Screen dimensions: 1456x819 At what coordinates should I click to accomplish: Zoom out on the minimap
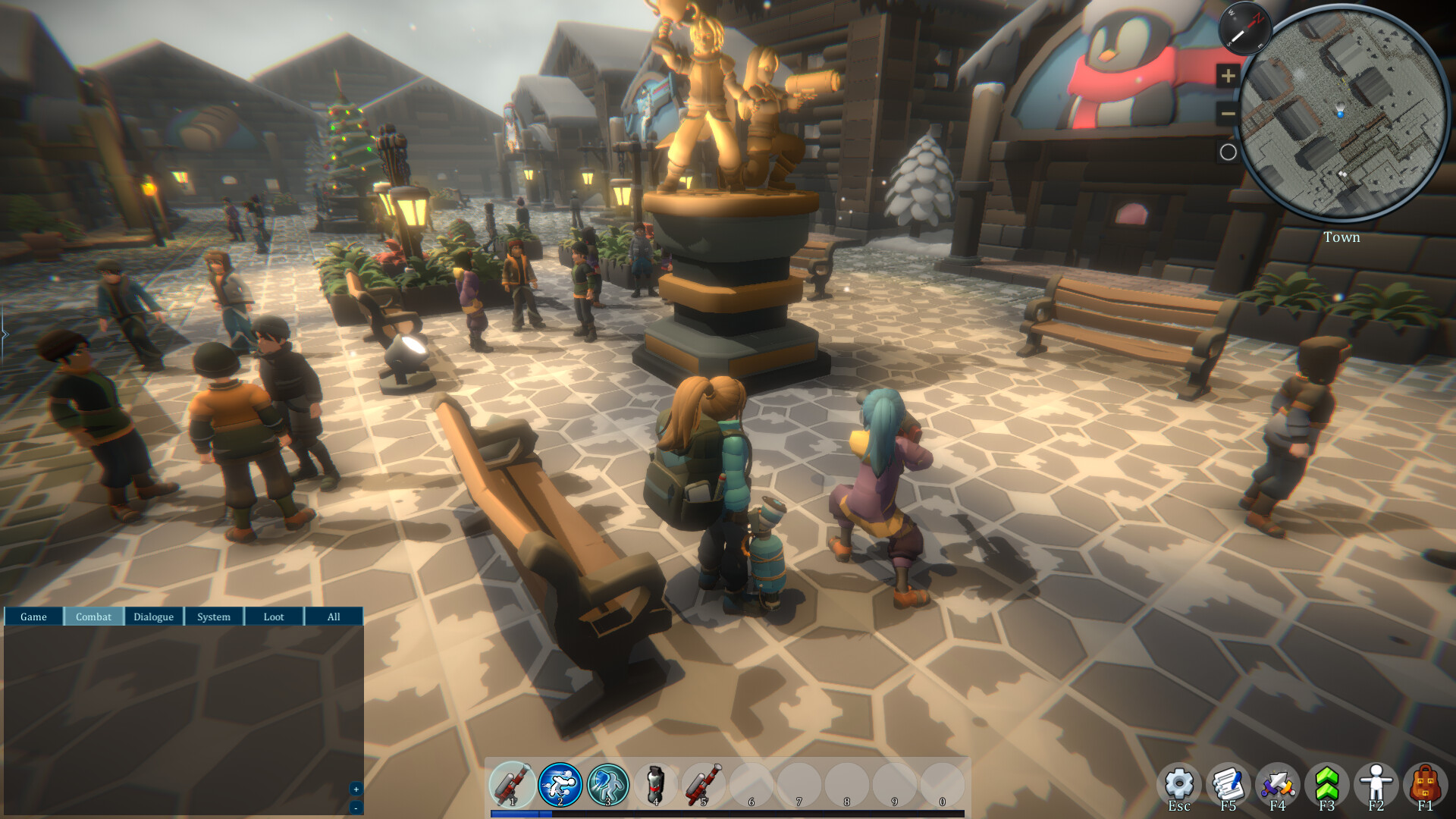[1227, 112]
